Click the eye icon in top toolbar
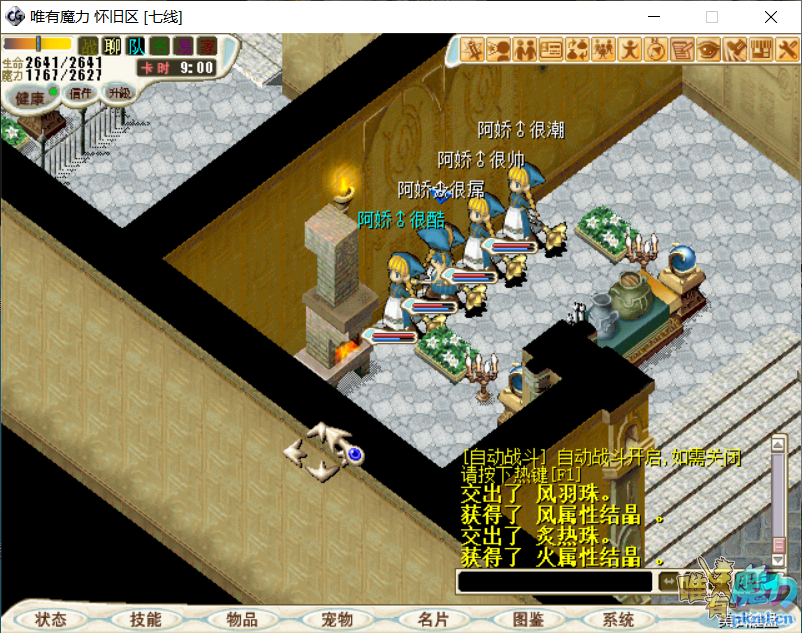 pyautogui.click(x=708, y=48)
